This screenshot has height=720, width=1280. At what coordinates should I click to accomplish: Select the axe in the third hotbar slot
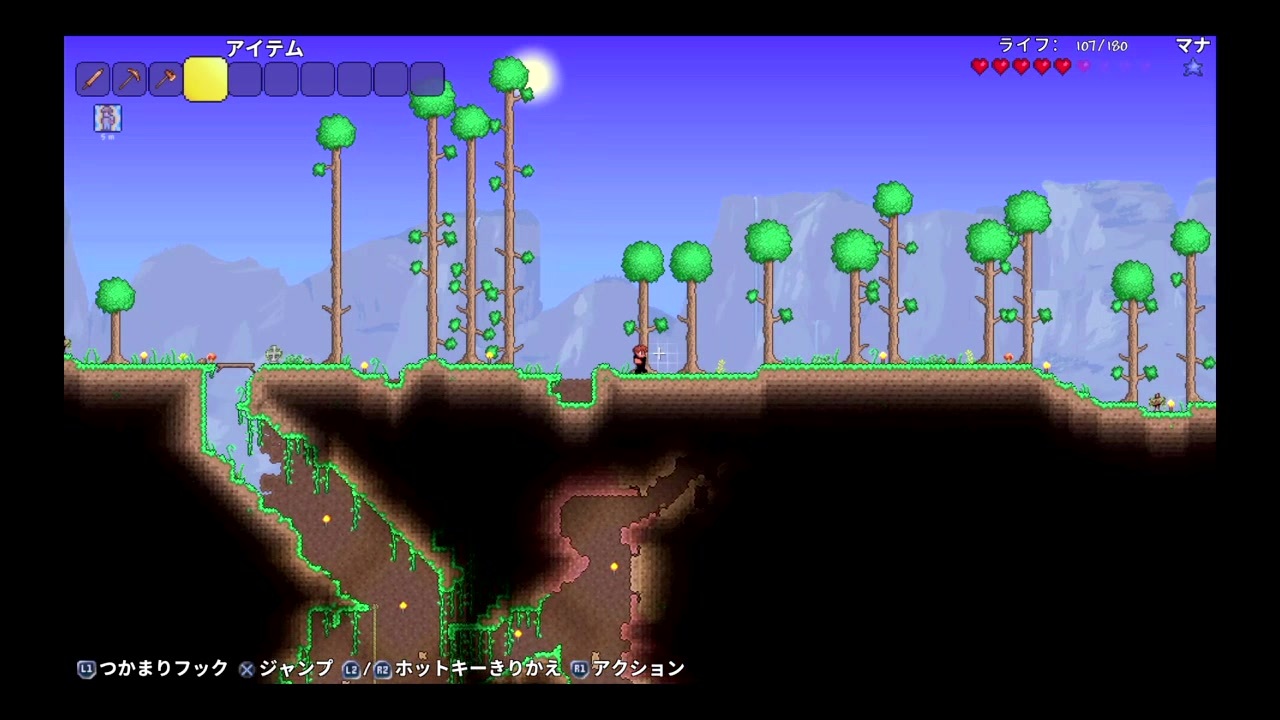166,79
